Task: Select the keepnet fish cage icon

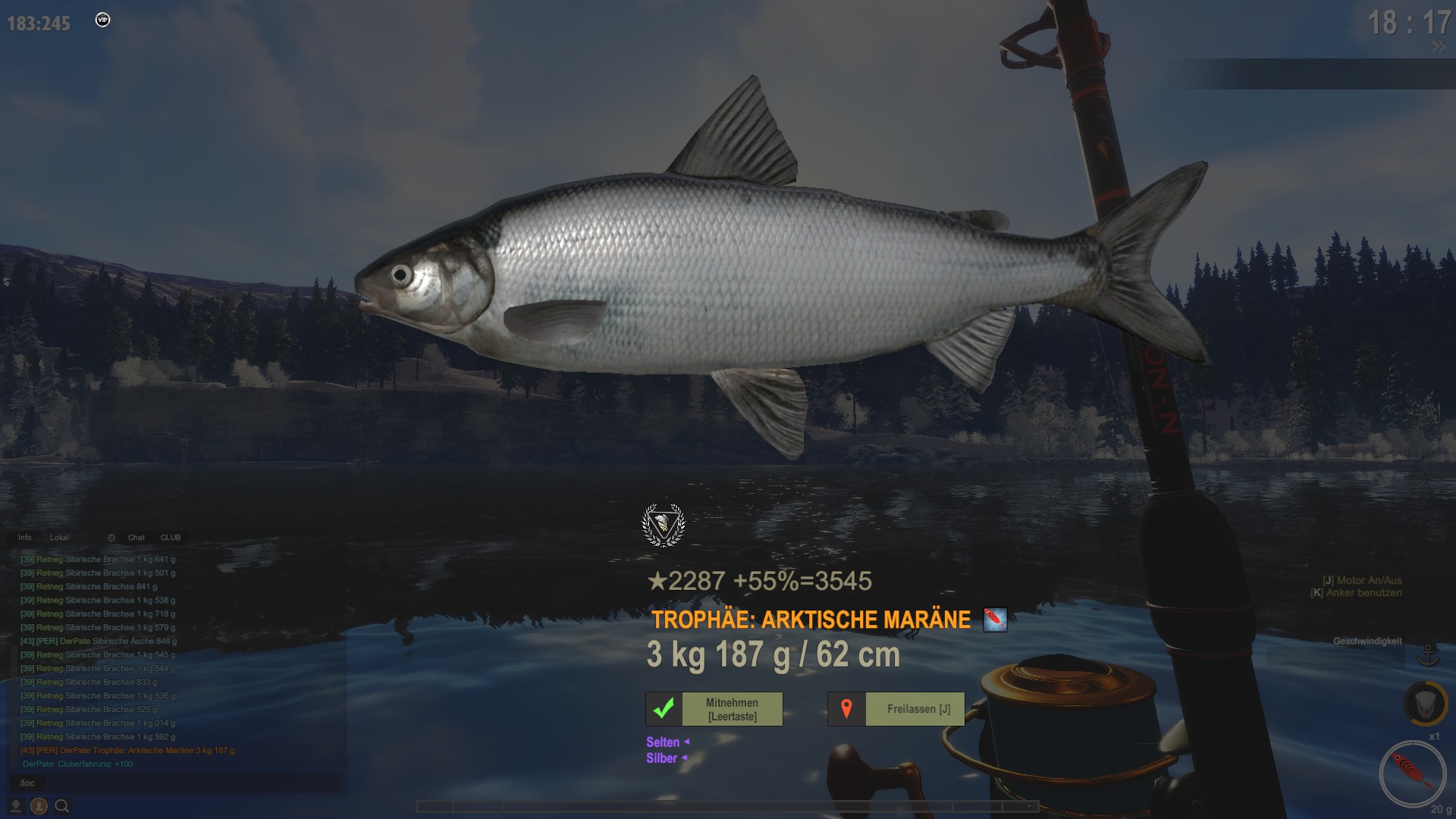Action: 1423,703
